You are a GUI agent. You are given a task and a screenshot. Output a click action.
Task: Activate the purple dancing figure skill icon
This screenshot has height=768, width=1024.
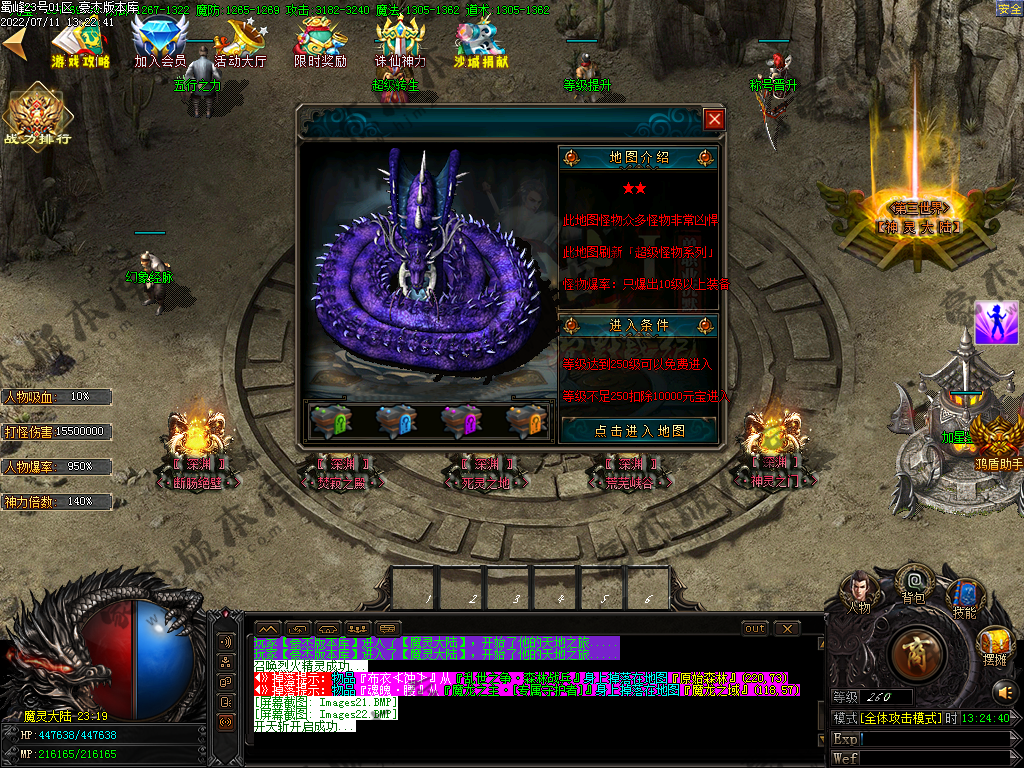coord(995,322)
